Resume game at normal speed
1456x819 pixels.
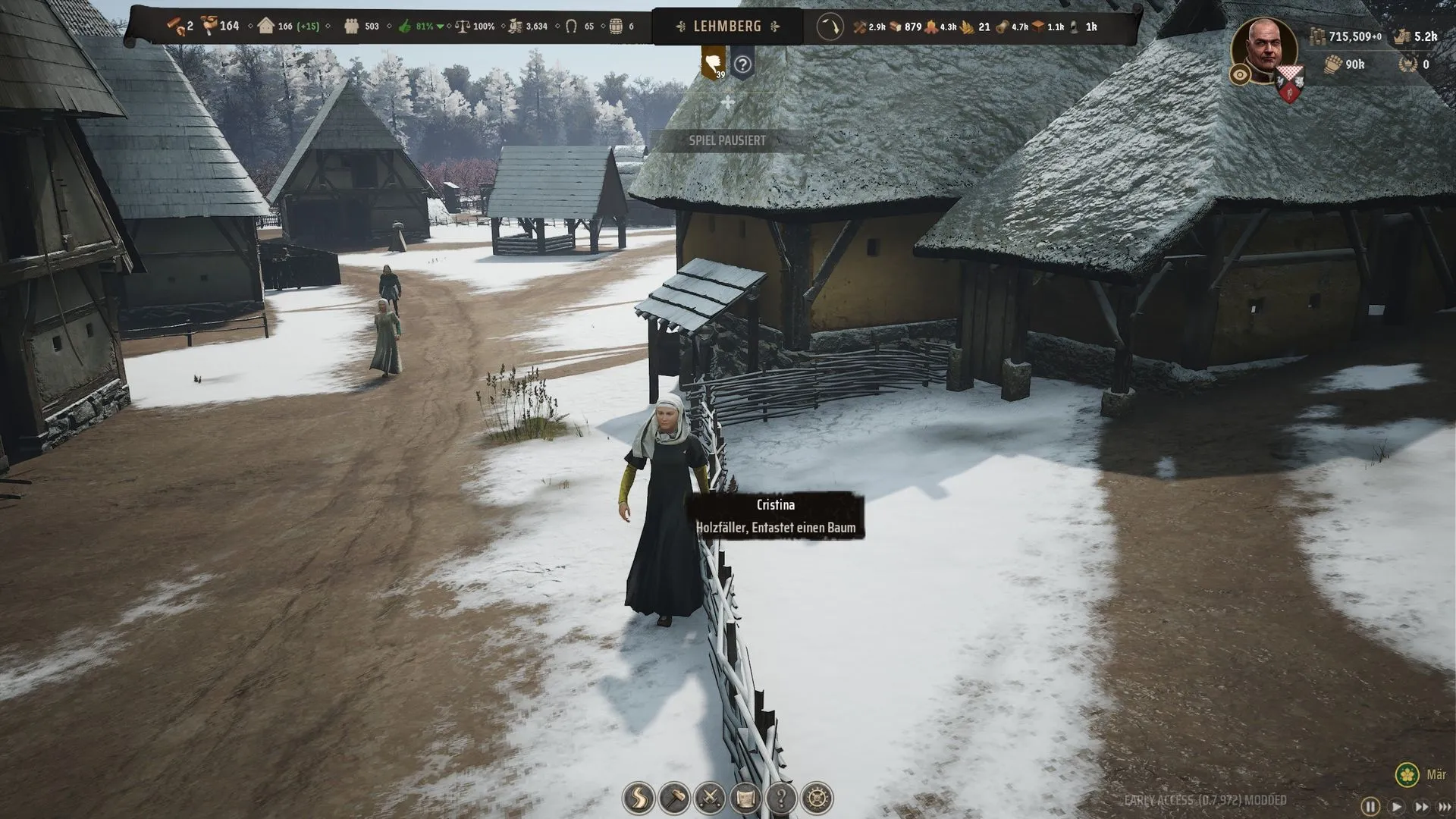pos(1396,806)
